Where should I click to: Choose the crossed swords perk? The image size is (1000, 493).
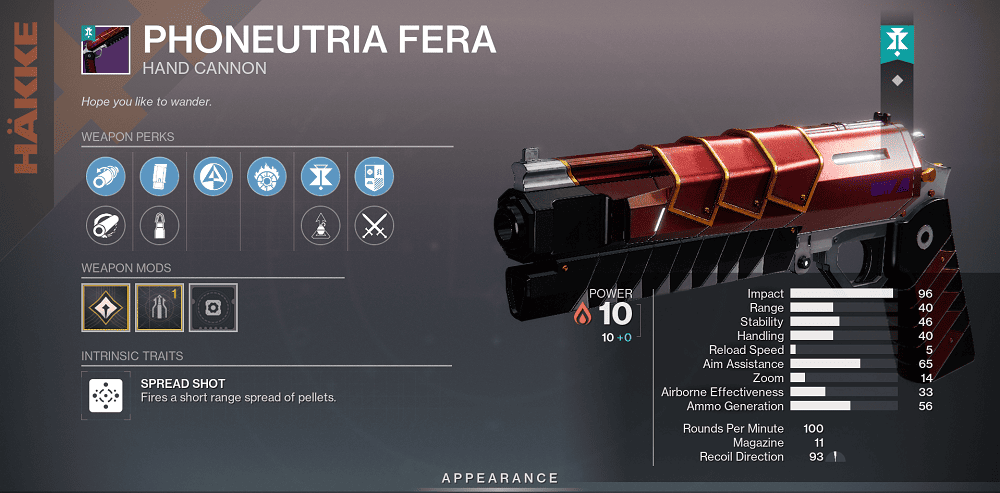(374, 226)
